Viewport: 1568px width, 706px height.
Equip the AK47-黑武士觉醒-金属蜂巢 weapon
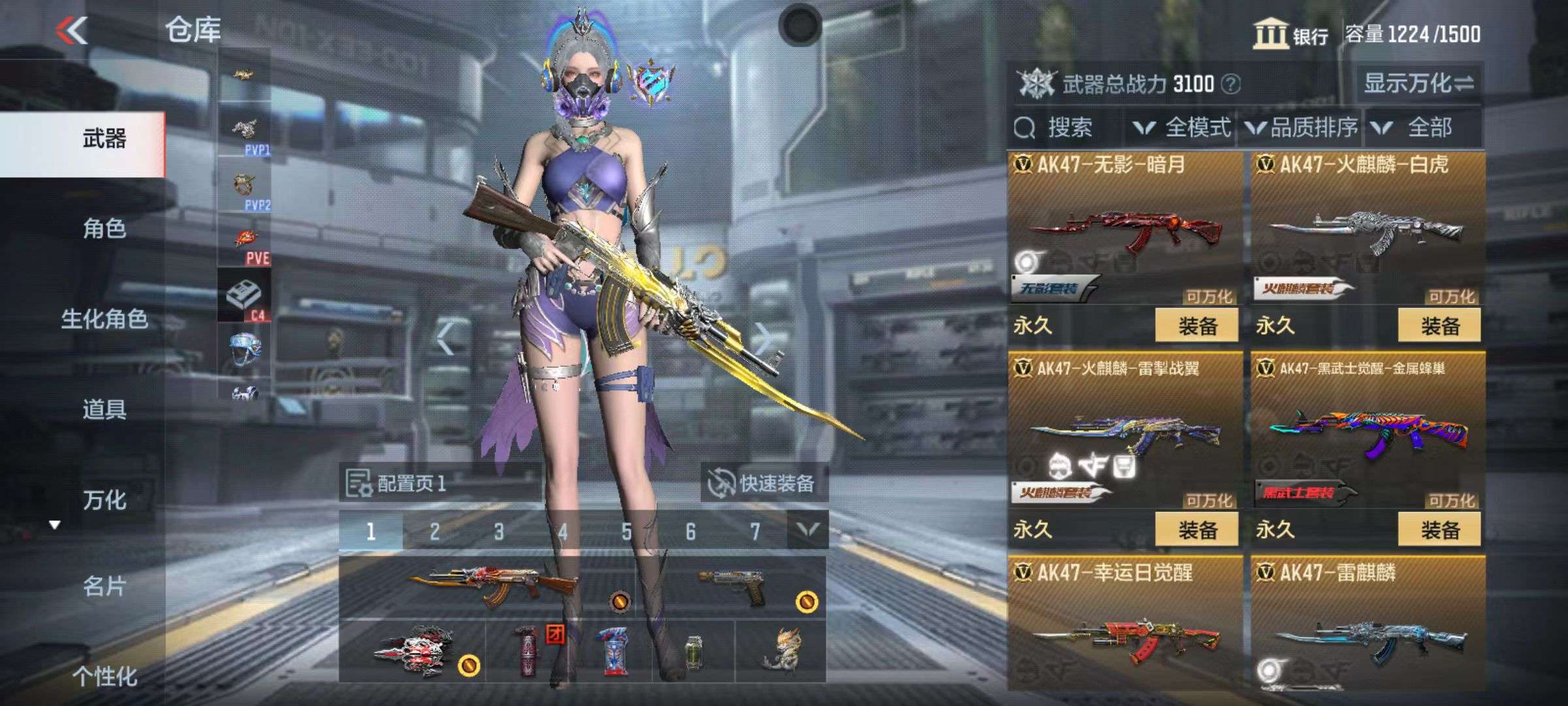click(x=1439, y=529)
